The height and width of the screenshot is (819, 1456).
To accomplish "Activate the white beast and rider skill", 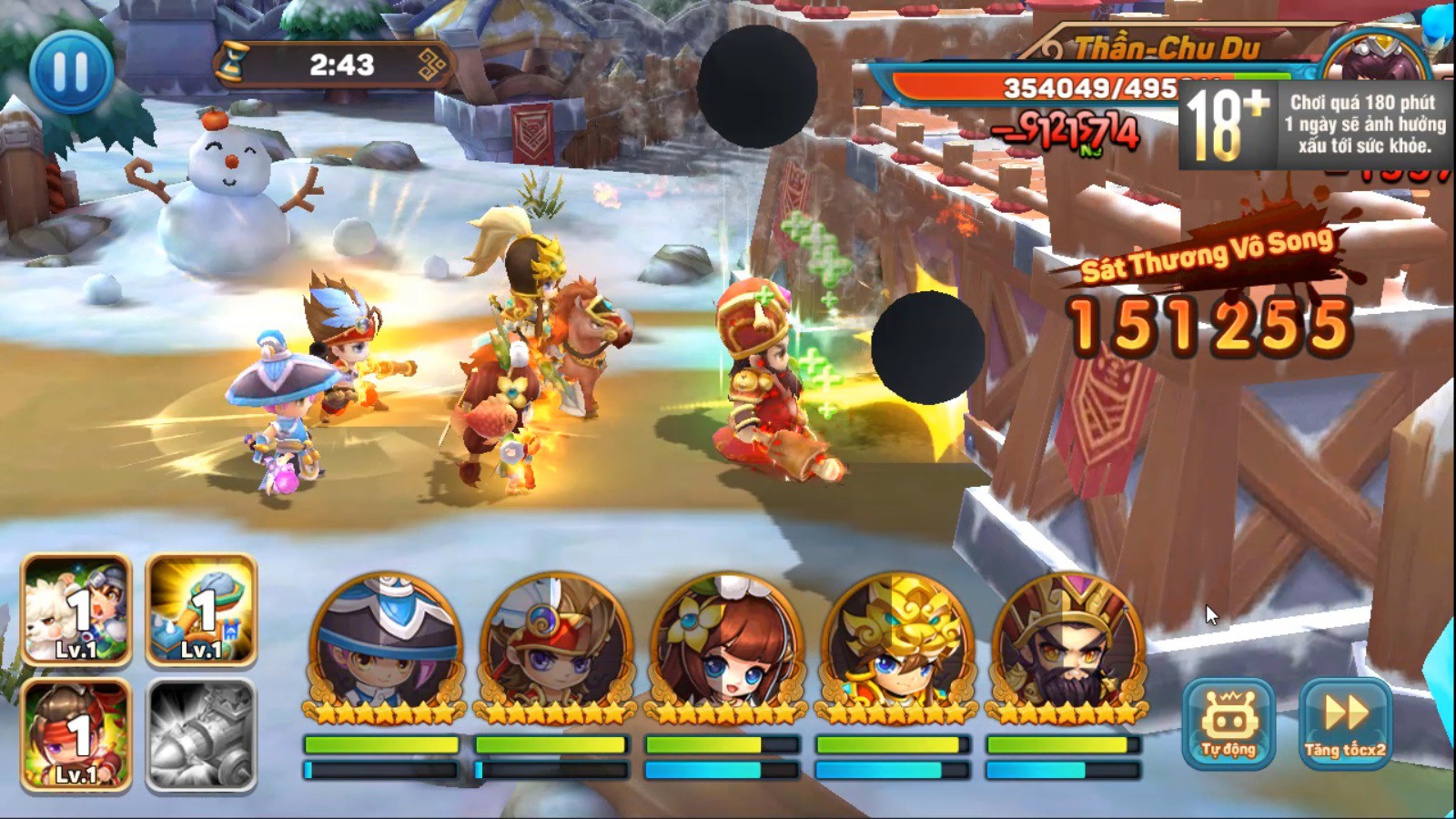I will click(x=76, y=610).
